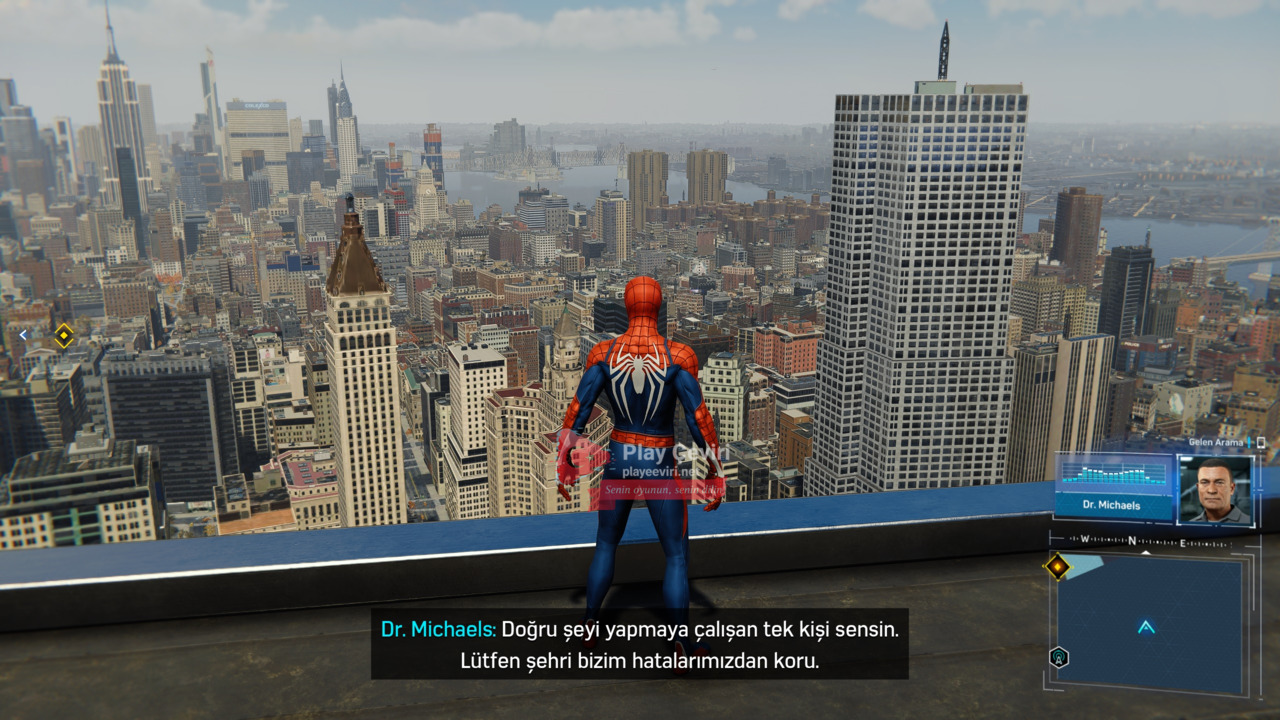Click the minimap panel
The image size is (1280, 720).
point(1150,622)
